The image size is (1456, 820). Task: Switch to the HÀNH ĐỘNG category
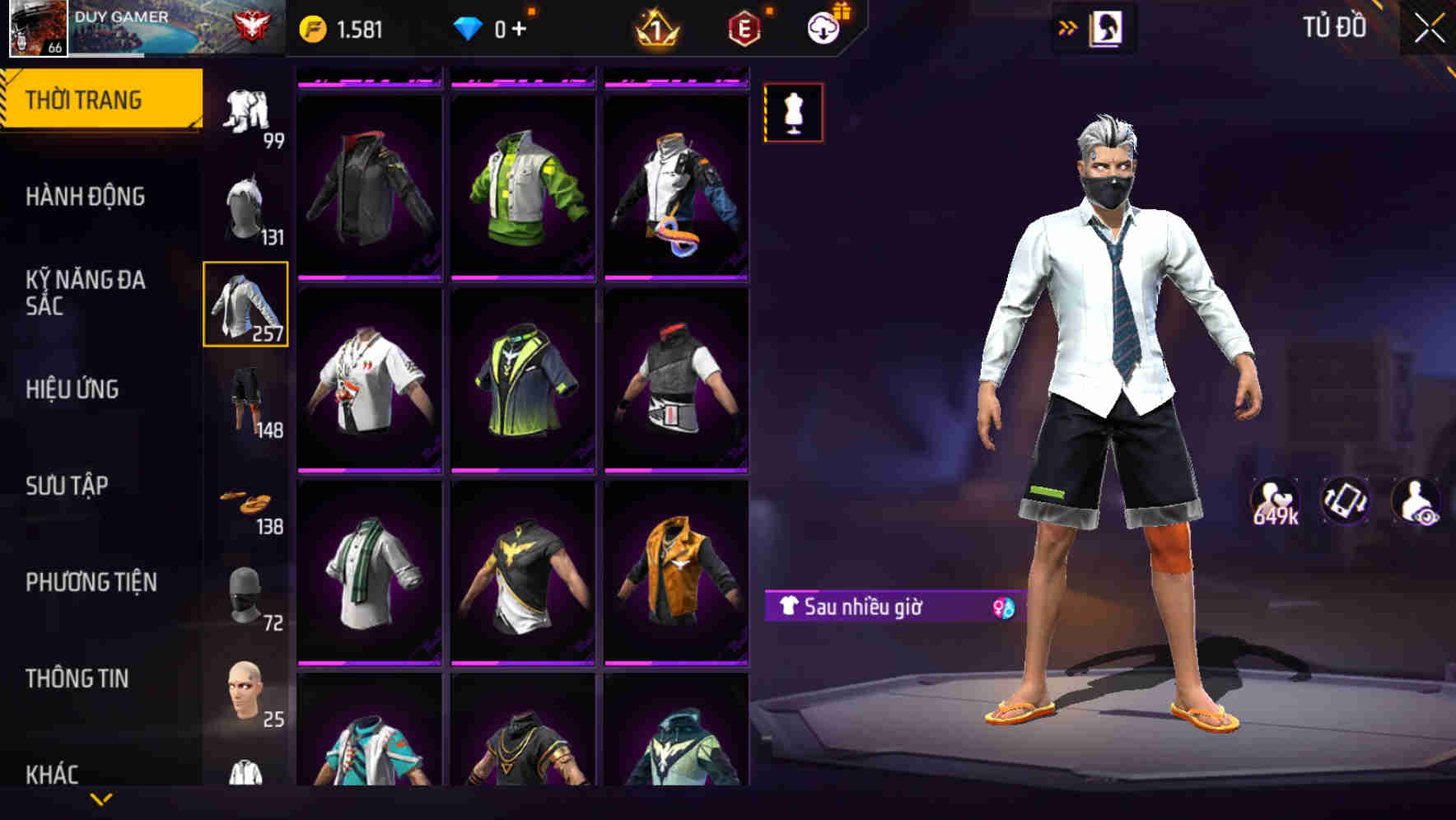[x=86, y=198]
